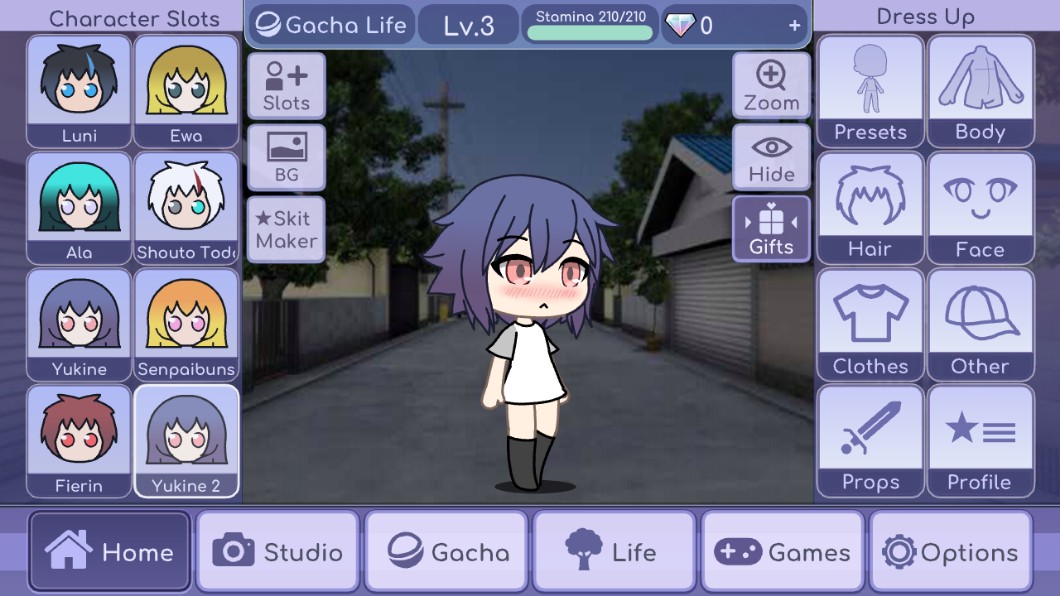The width and height of the screenshot is (1060, 596).
Task: Select the Luni character slot
Action: (79, 92)
